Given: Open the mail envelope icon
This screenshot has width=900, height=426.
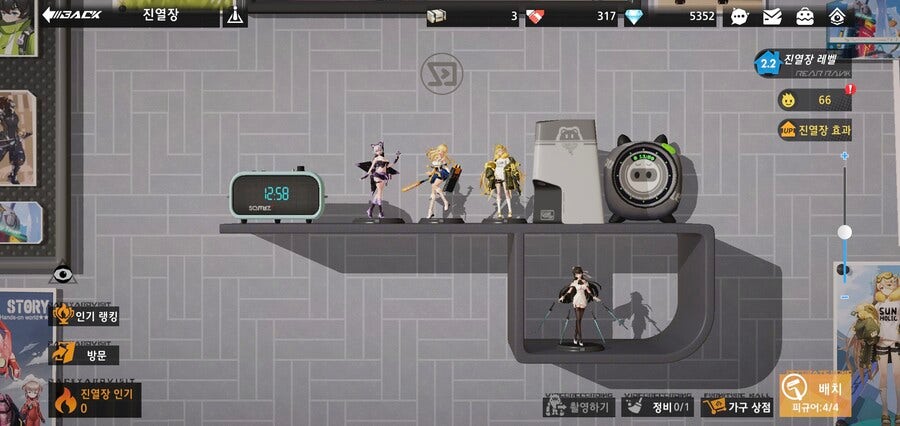Looking at the screenshot, I should click(x=772, y=16).
